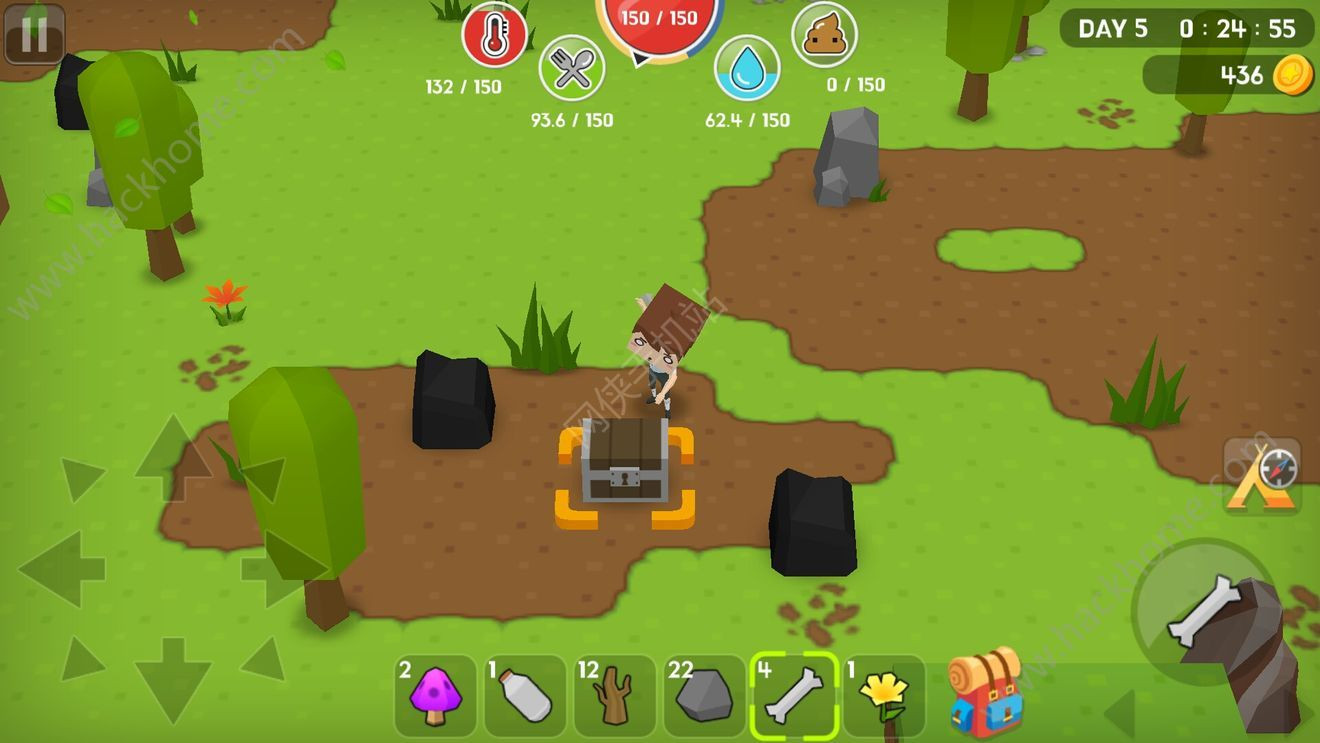Tap the bone attack action button
Viewport: 1320px width, 743px height.
tap(1205, 611)
